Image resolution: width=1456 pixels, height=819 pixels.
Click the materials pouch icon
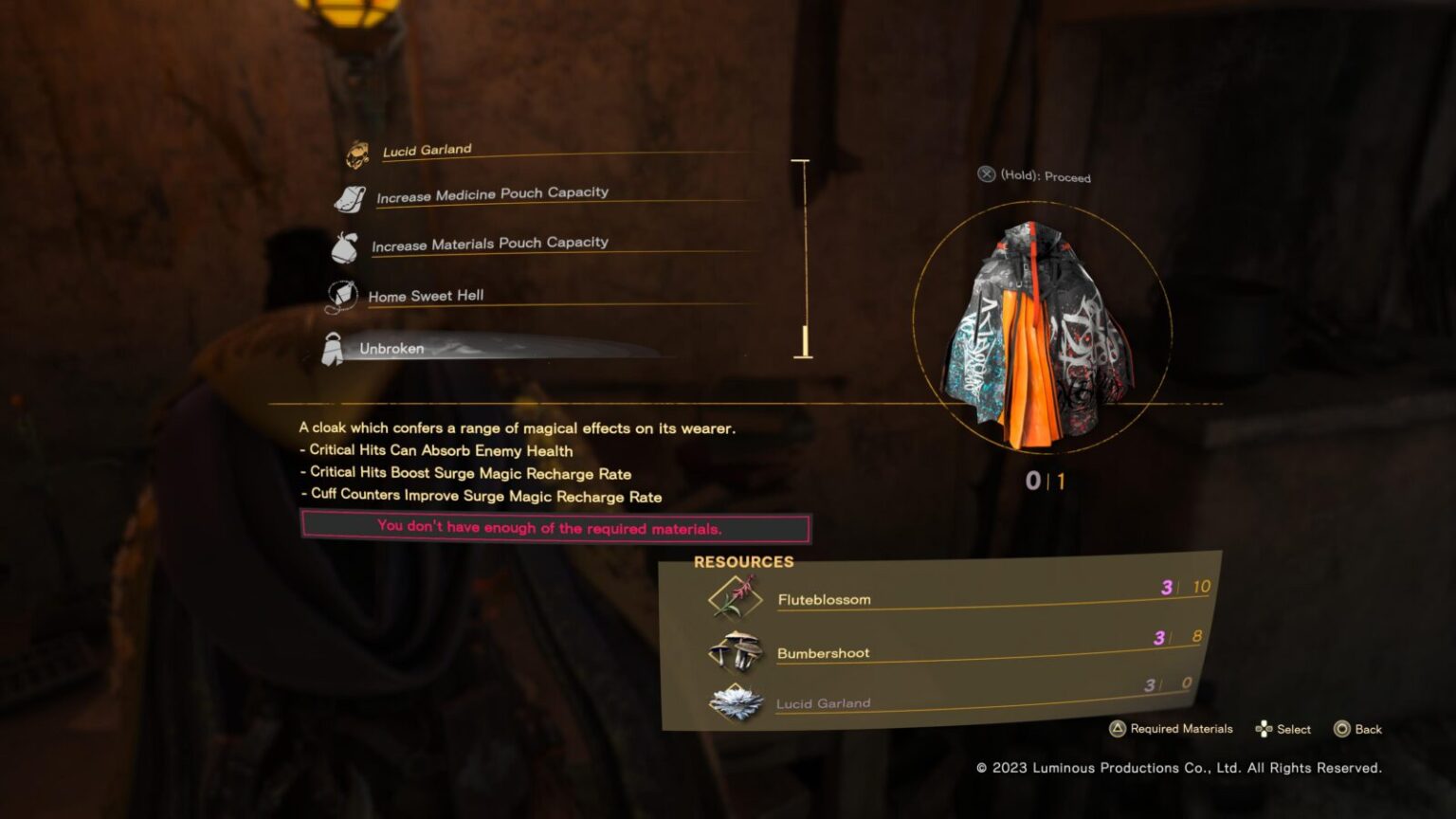[x=345, y=248]
